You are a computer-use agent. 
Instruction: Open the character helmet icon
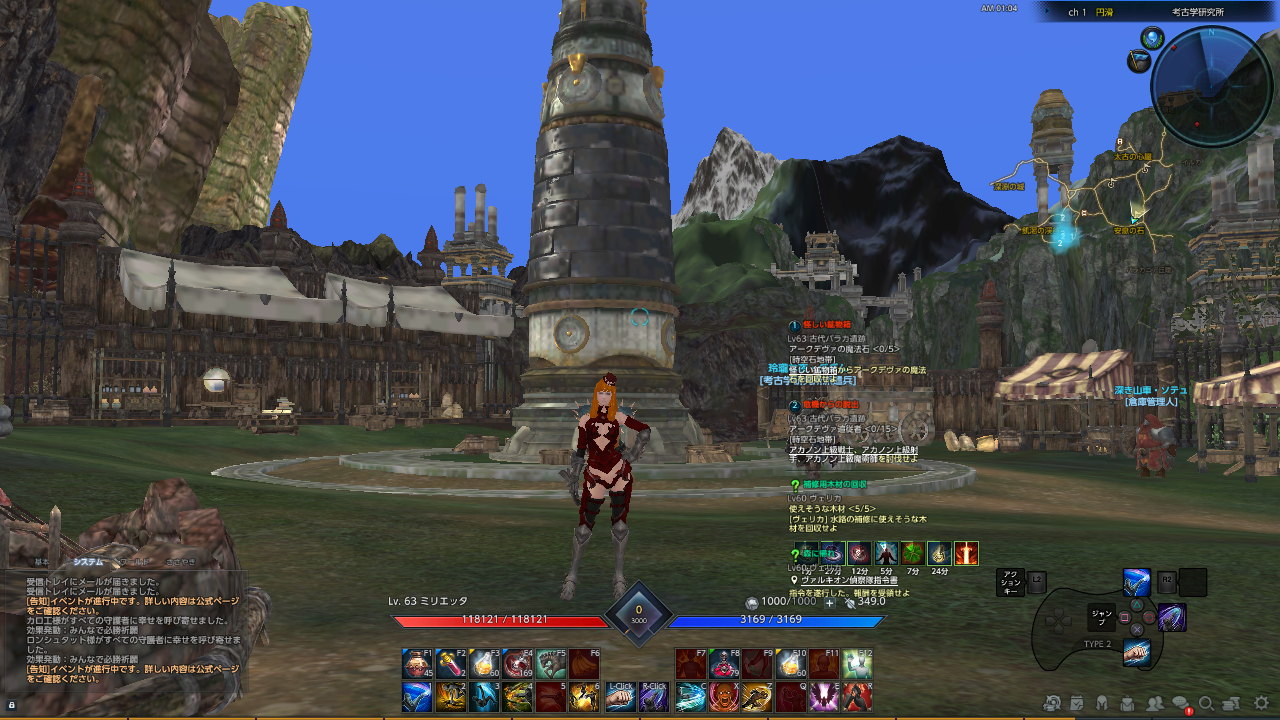(x=1102, y=705)
